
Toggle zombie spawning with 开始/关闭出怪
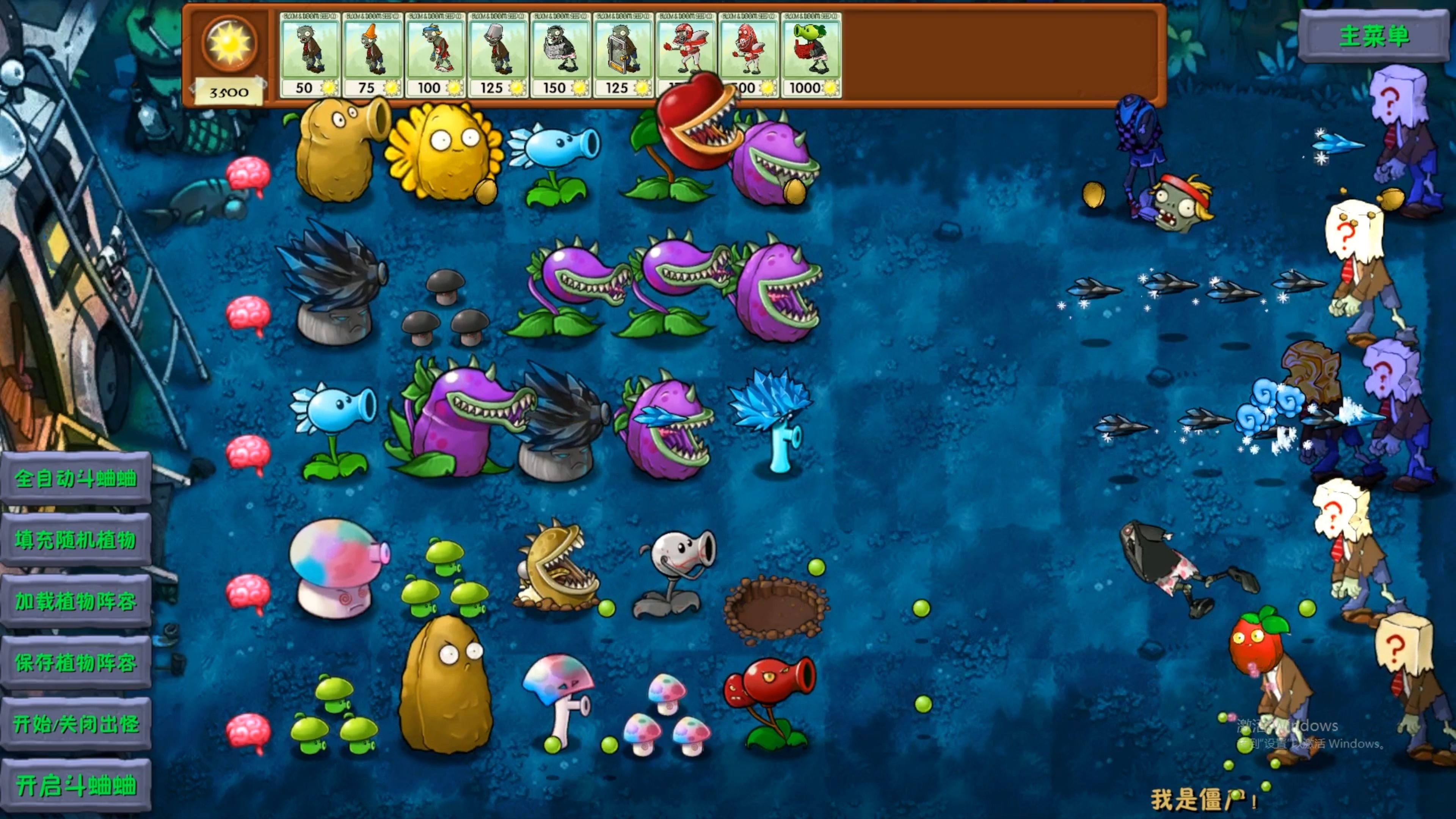[x=76, y=724]
